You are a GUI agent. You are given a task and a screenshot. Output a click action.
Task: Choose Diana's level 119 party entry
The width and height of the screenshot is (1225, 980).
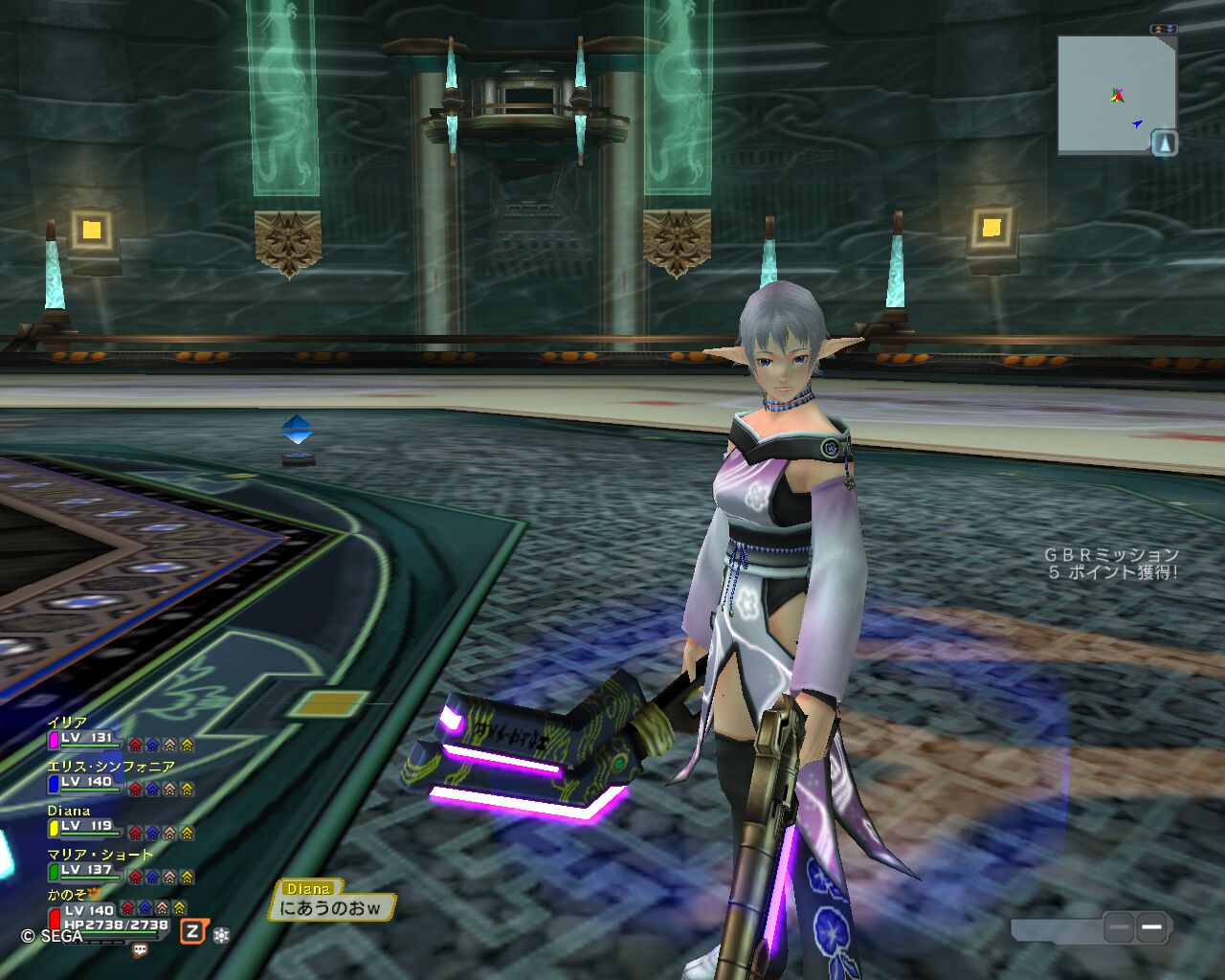point(86,826)
